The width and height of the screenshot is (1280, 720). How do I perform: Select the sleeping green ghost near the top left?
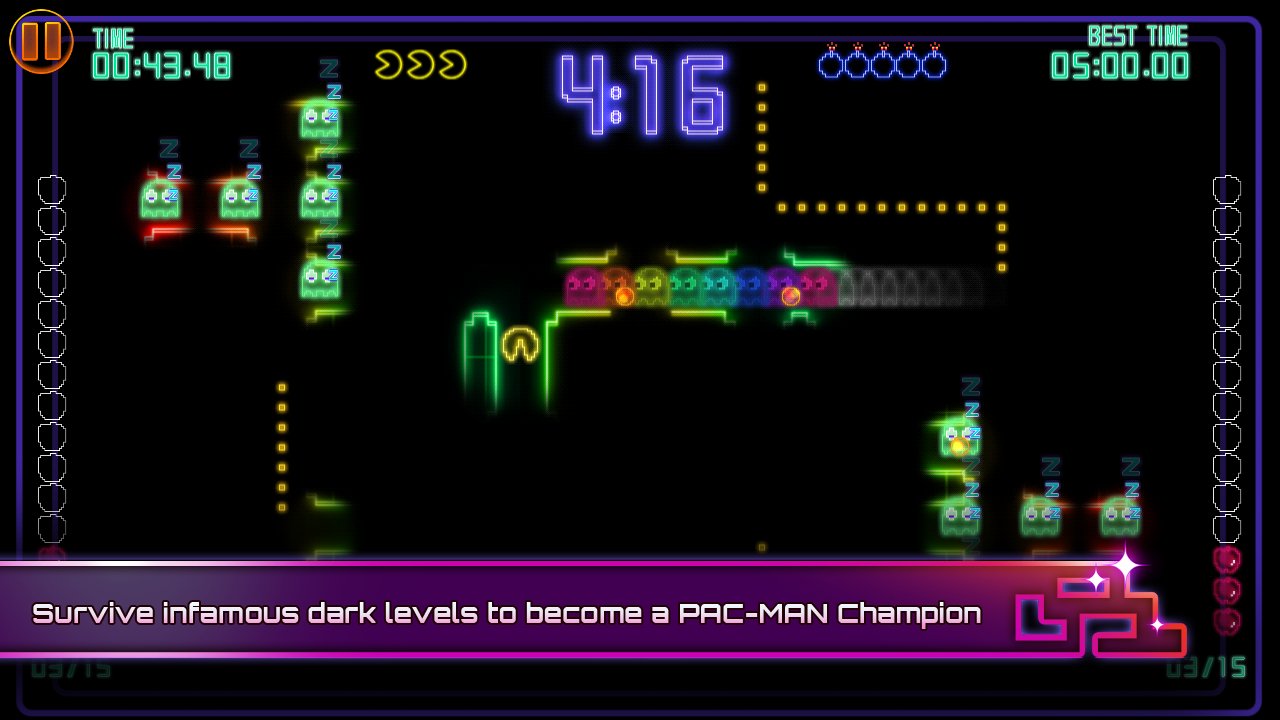click(x=322, y=120)
